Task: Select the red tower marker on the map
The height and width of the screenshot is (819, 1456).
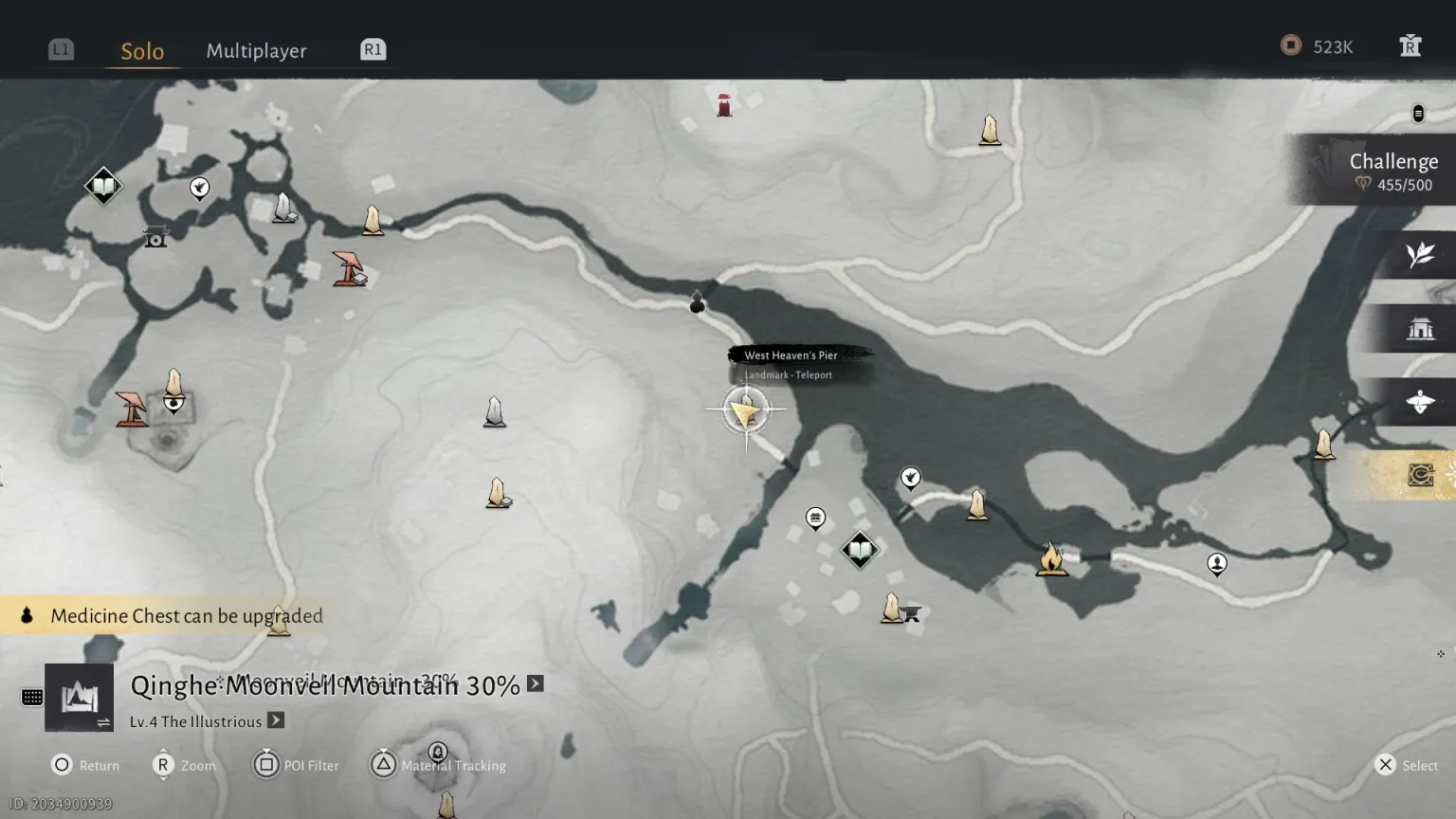Action: [x=724, y=105]
